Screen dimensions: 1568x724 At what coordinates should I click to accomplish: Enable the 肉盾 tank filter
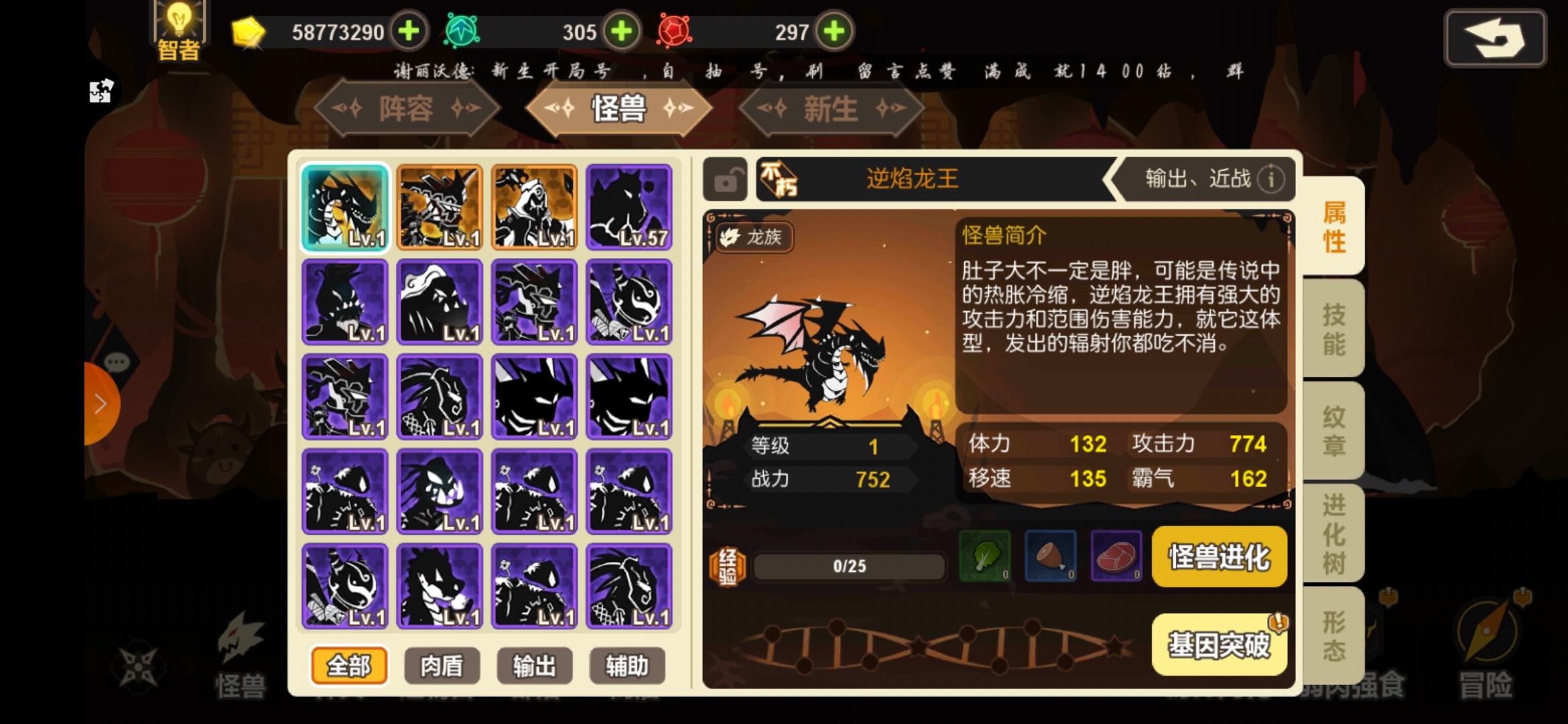click(x=441, y=665)
